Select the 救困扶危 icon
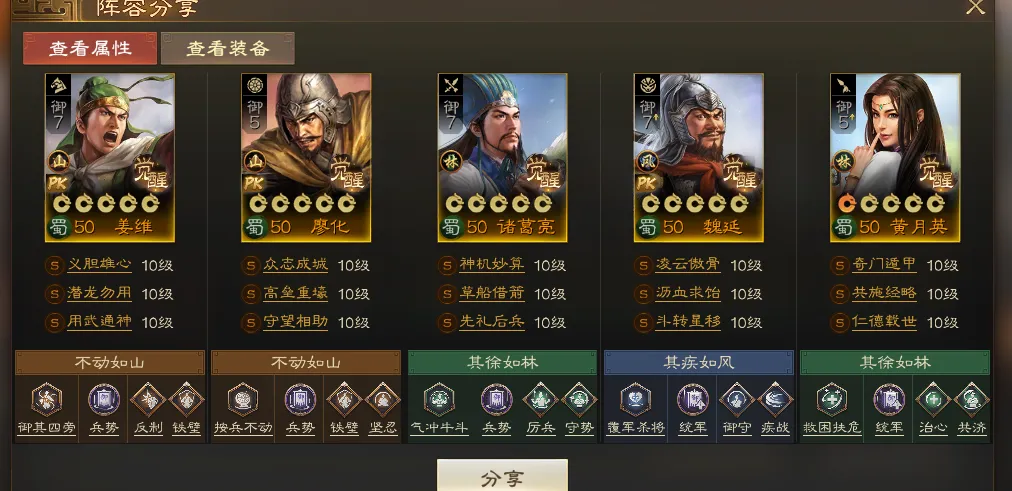Viewport: 1012px width, 491px height. coord(830,404)
